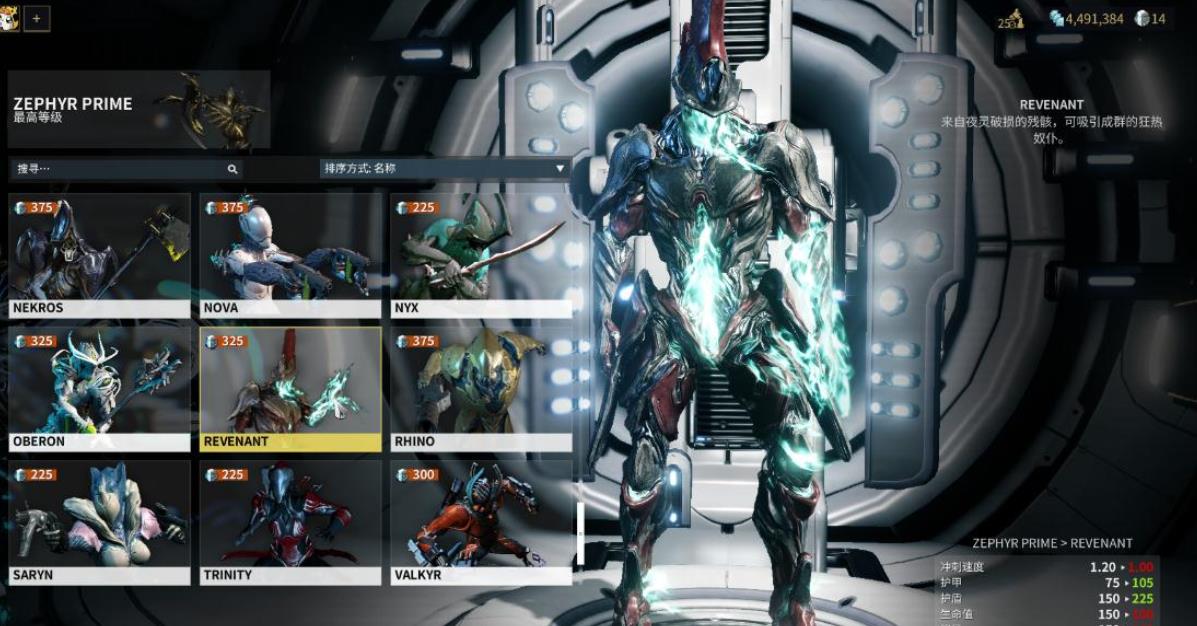1197x626 pixels.
Task: Open the sort-by name dropdown
Action: point(443,169)
